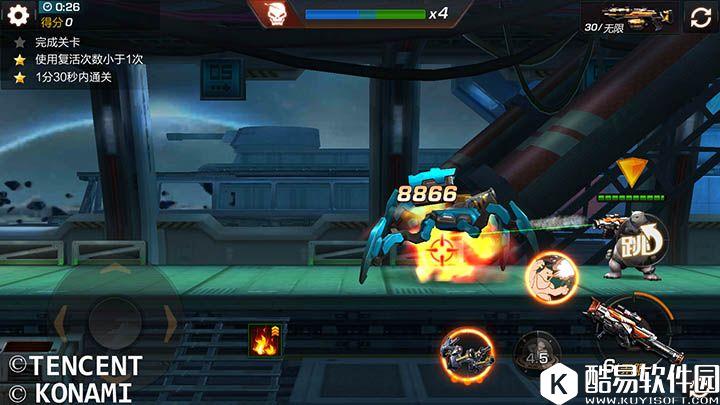Tap the joystick's right arrow
720x405 pixels.
tap(170, 321)
